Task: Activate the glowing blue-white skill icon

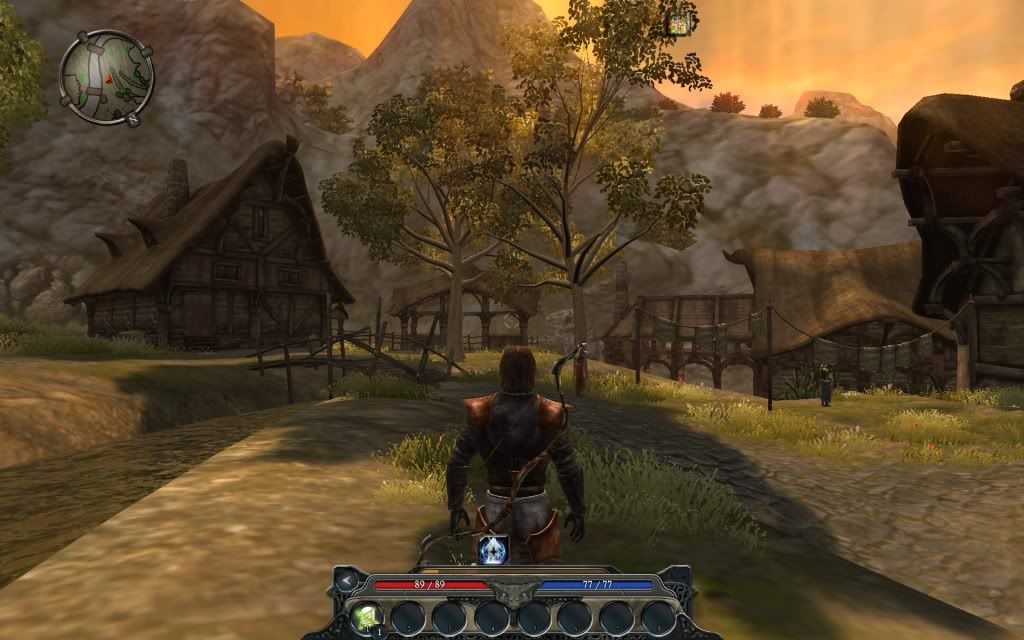Action: click(492, 550)
